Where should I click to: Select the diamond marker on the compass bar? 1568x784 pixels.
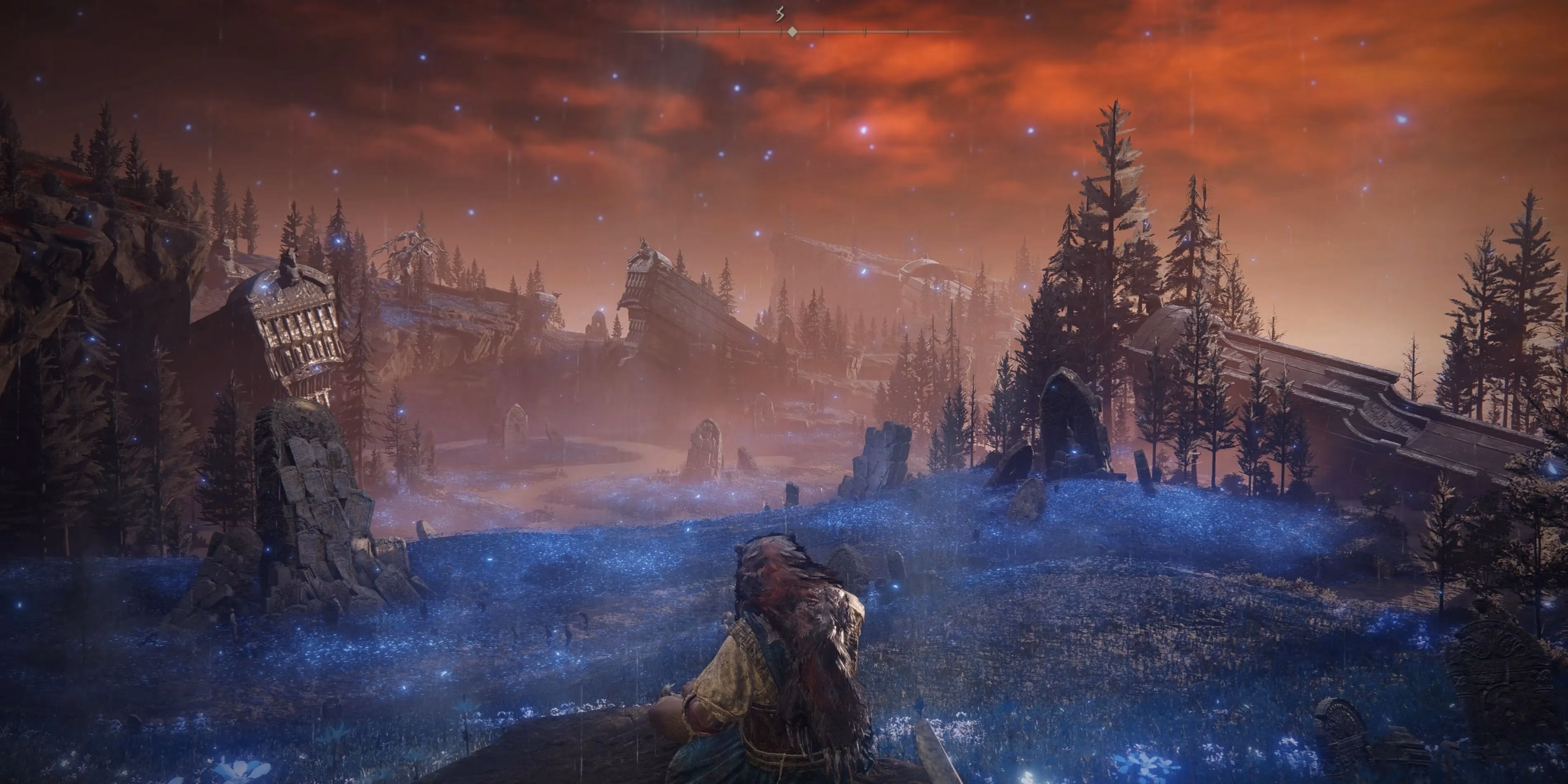pyautogui.click(x=792, y=32)
